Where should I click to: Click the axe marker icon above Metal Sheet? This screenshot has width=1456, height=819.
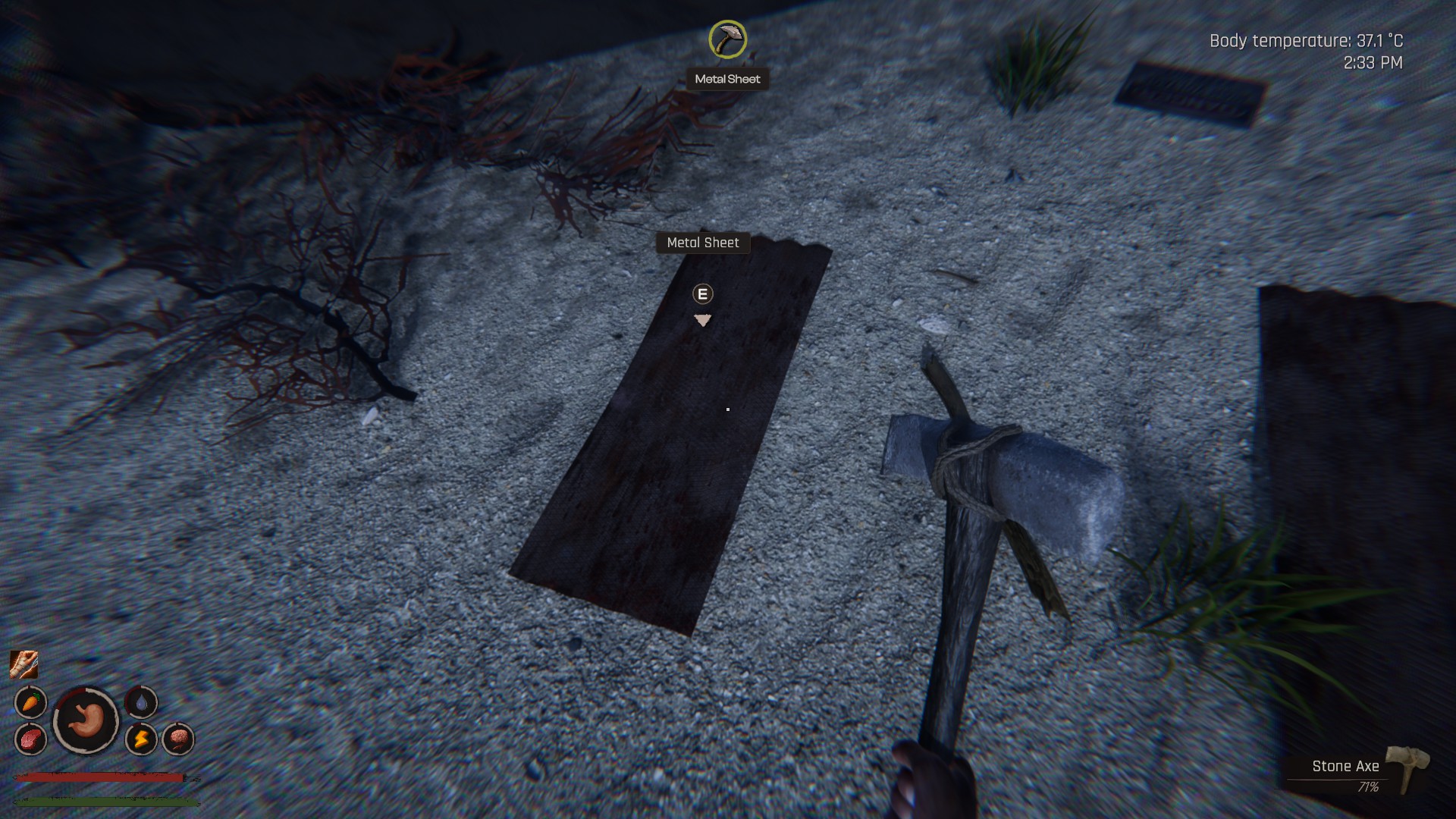click(x=727, y=39)
